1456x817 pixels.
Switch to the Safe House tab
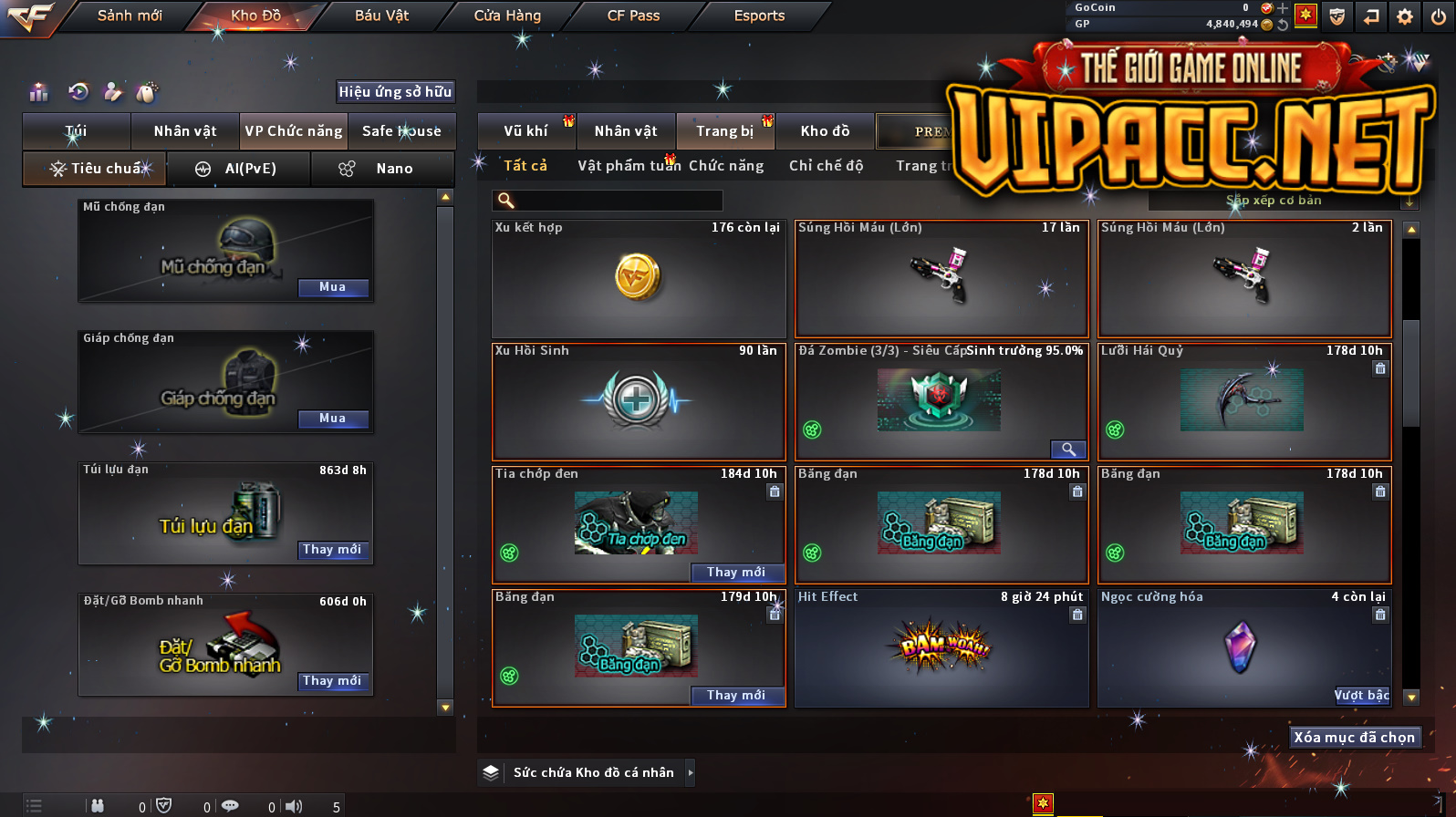tap(401, 131)
